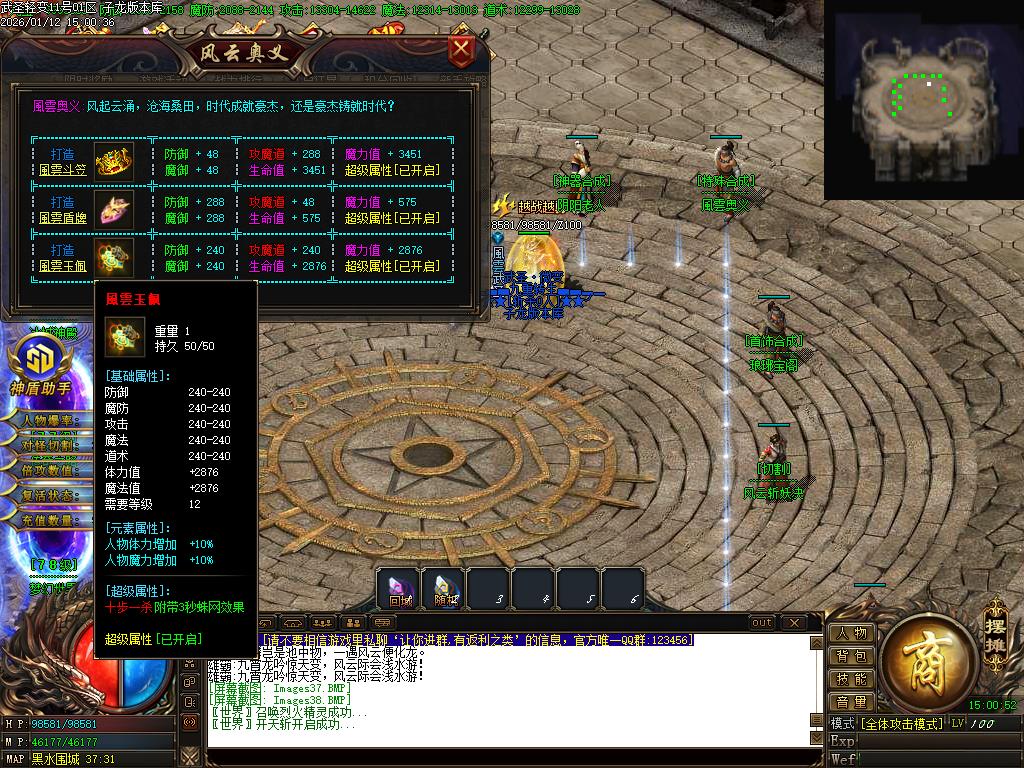Select the golden 風雲斗笠 crown icon
The image size is (1024, 768).
113,162
